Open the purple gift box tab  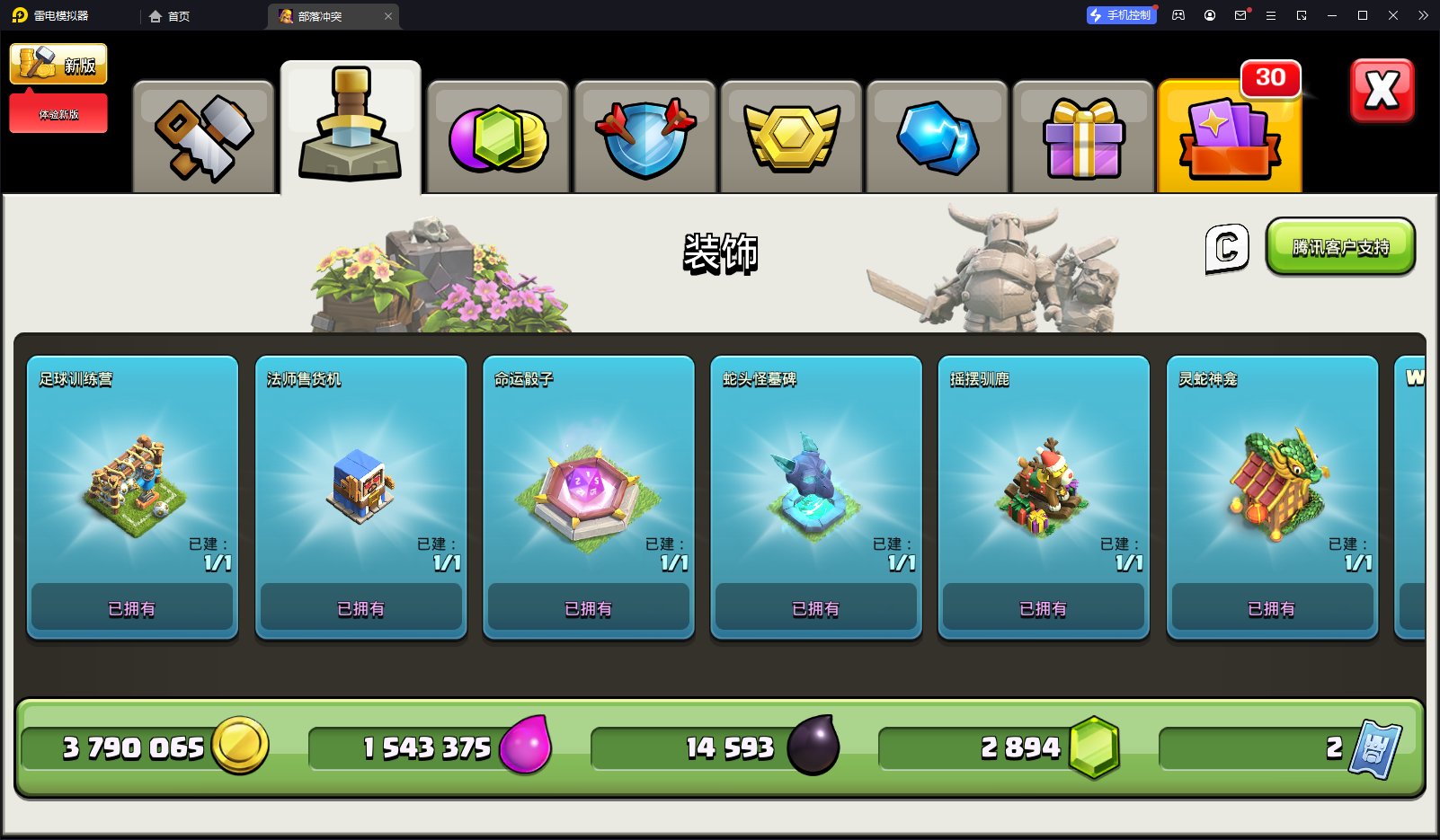tap(1083, 137)
